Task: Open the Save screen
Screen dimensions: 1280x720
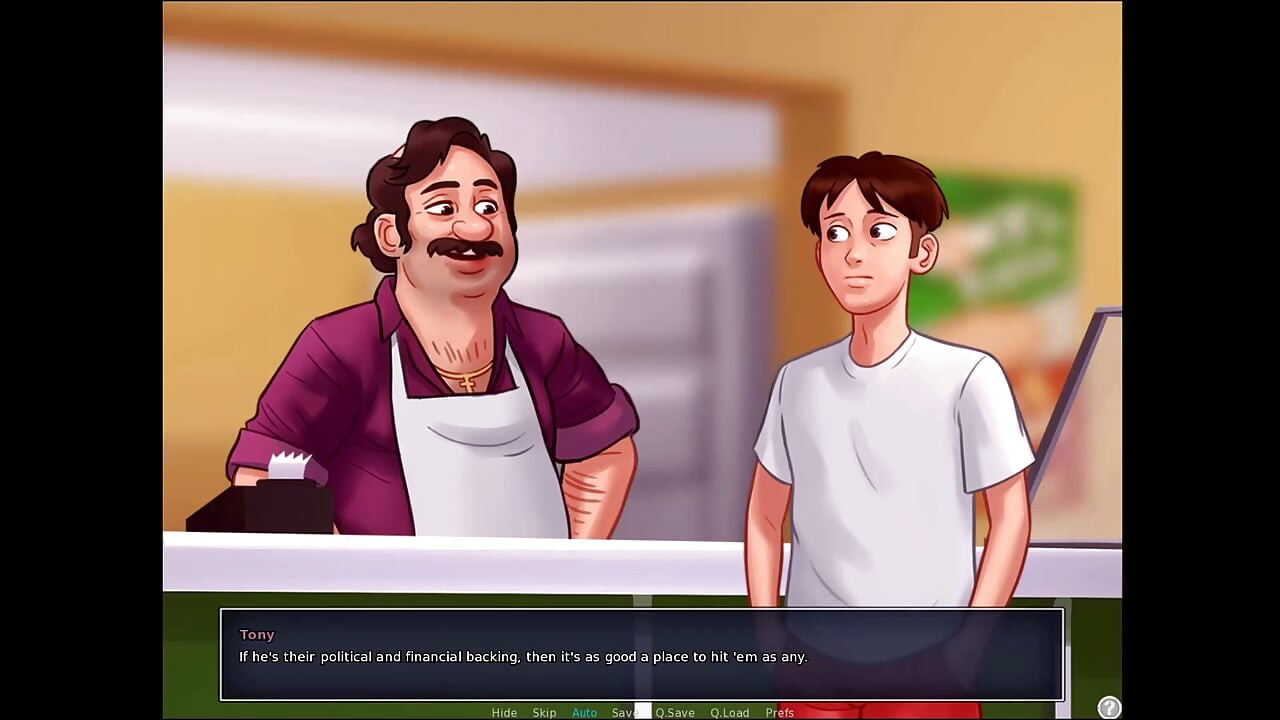Action: click(x=622, y=712)
